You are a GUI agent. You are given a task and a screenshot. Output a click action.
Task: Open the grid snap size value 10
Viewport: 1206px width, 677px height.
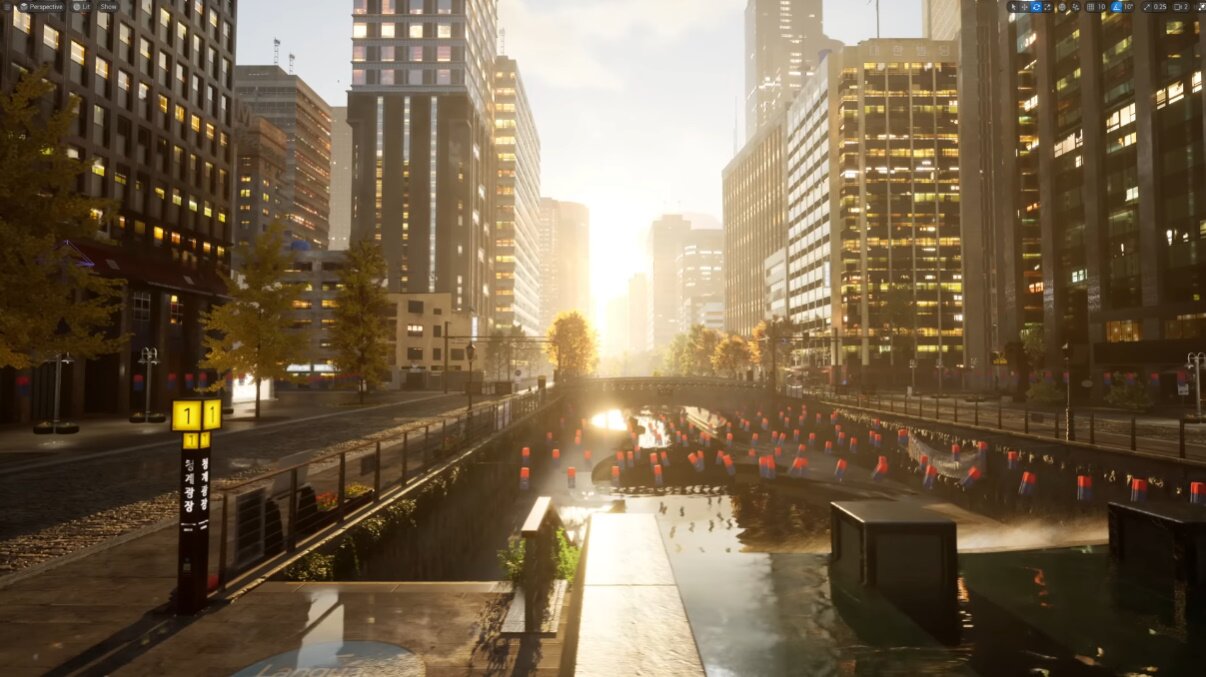pyautogui.click(x=1102, y=6)
